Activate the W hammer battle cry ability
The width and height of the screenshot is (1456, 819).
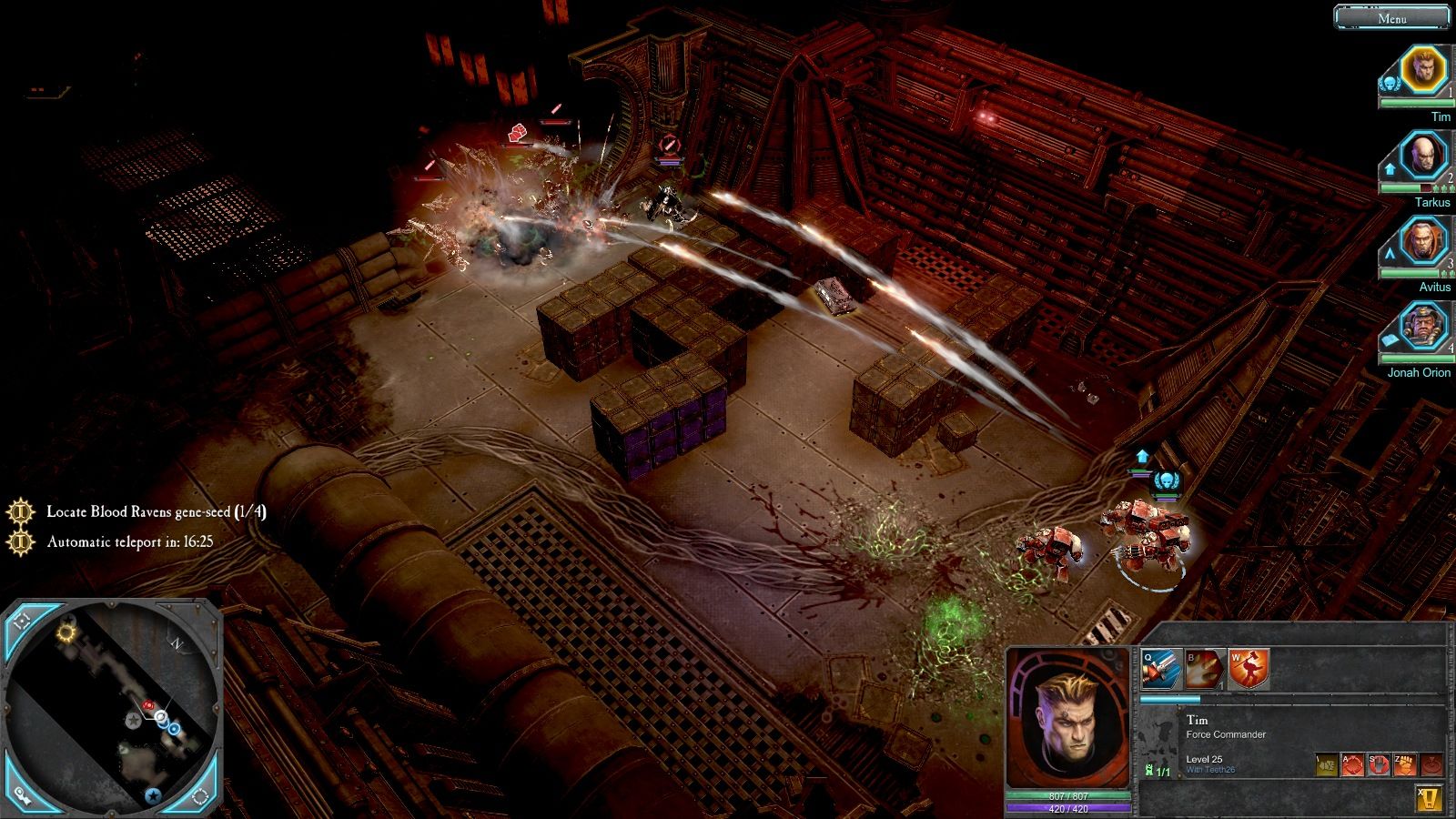1249,670
